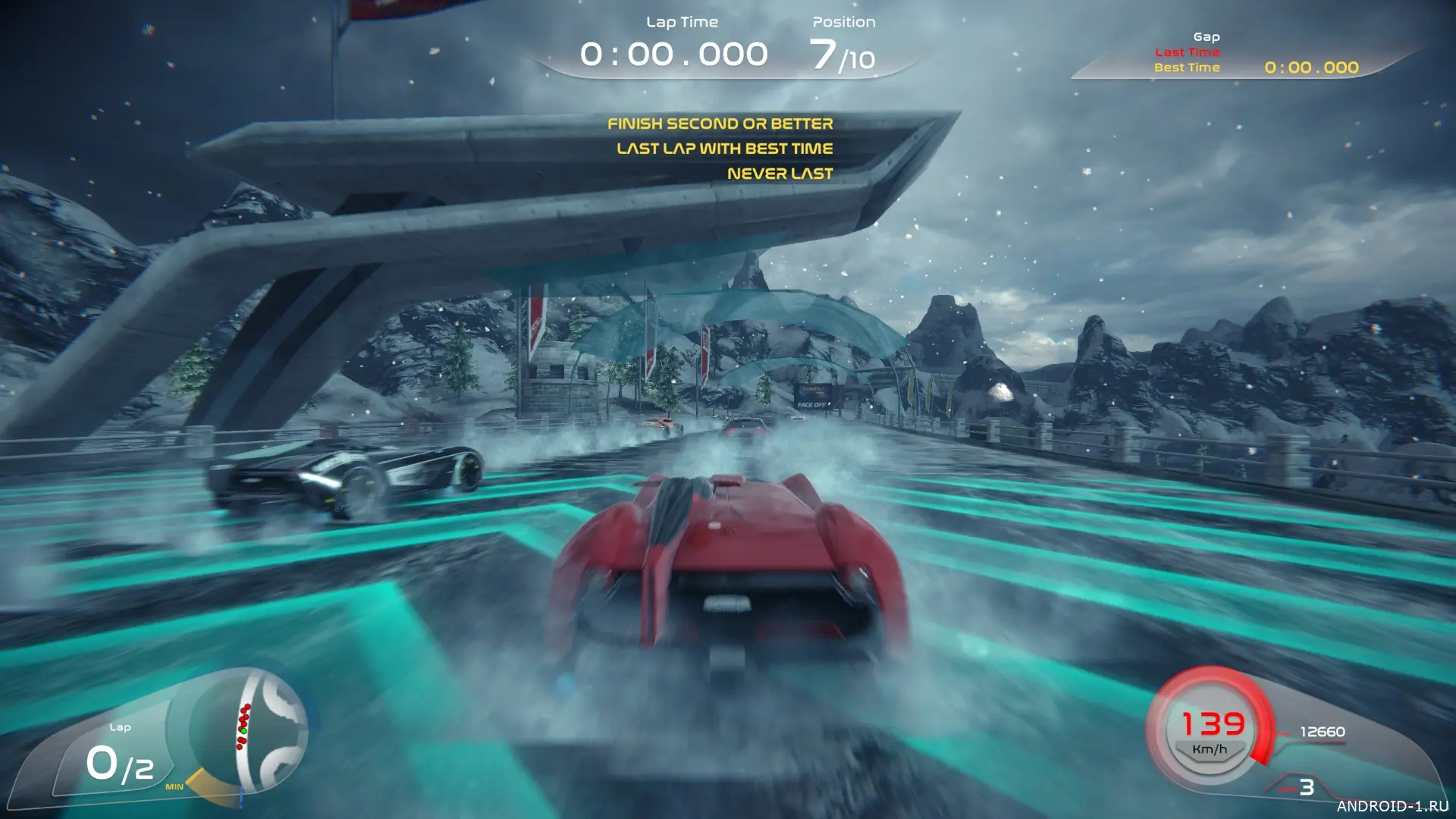
Task: Click the circular track minimap
Action: 250,731
